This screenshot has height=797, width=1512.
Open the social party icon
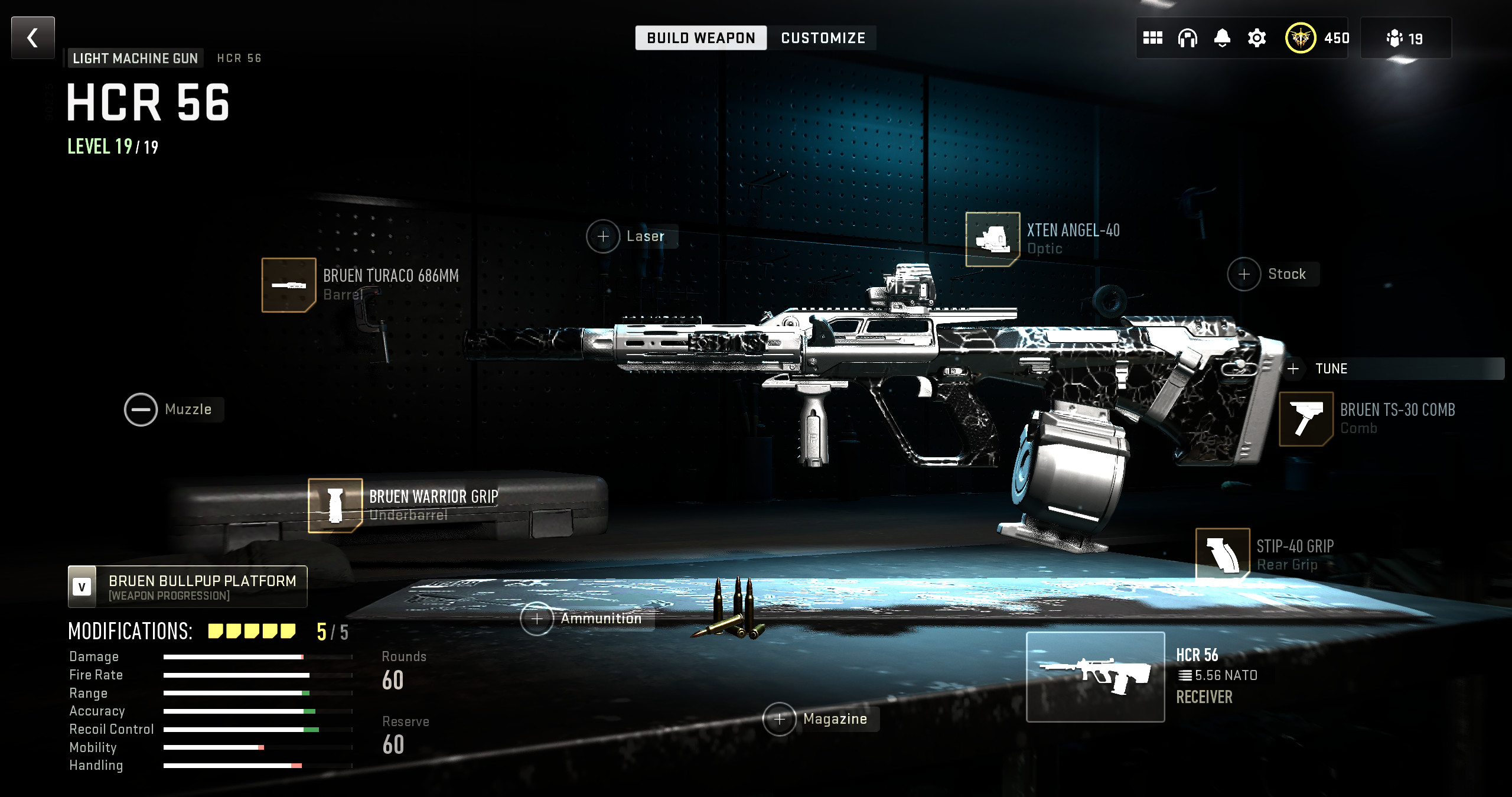click(1405, 38)
